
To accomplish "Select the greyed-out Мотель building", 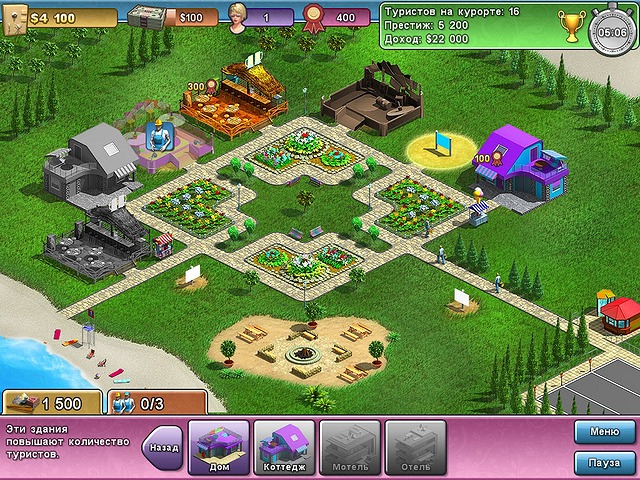I will tap(349, 446).
